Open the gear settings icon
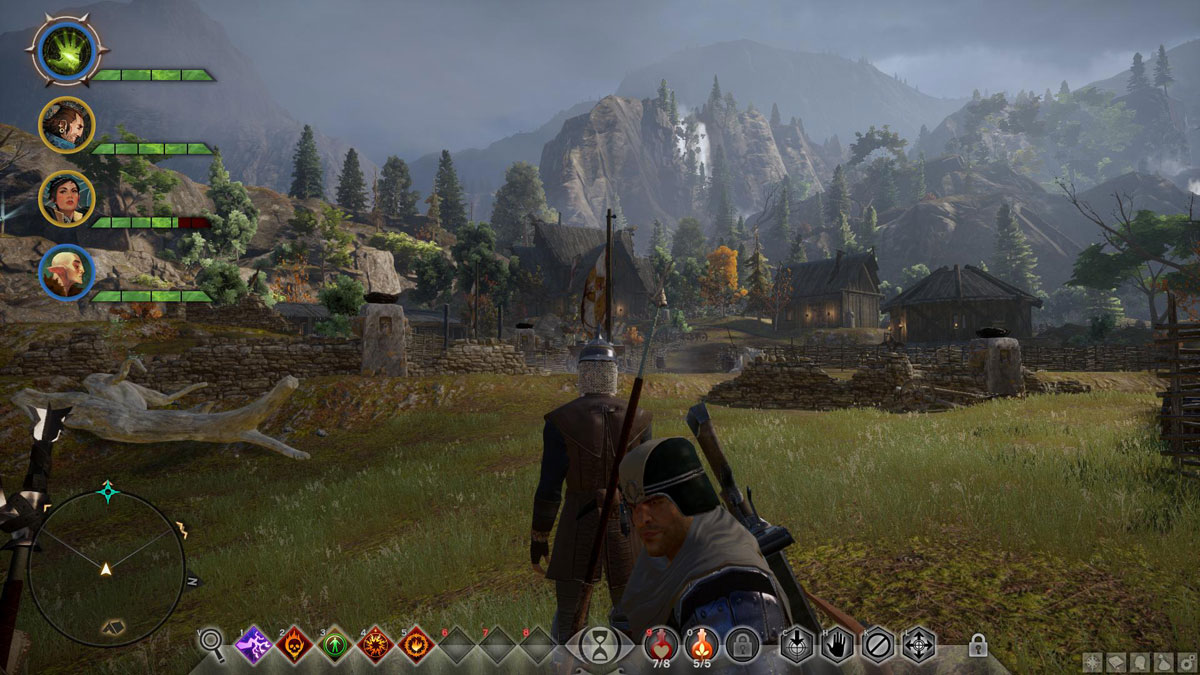 pos(1186,664)
